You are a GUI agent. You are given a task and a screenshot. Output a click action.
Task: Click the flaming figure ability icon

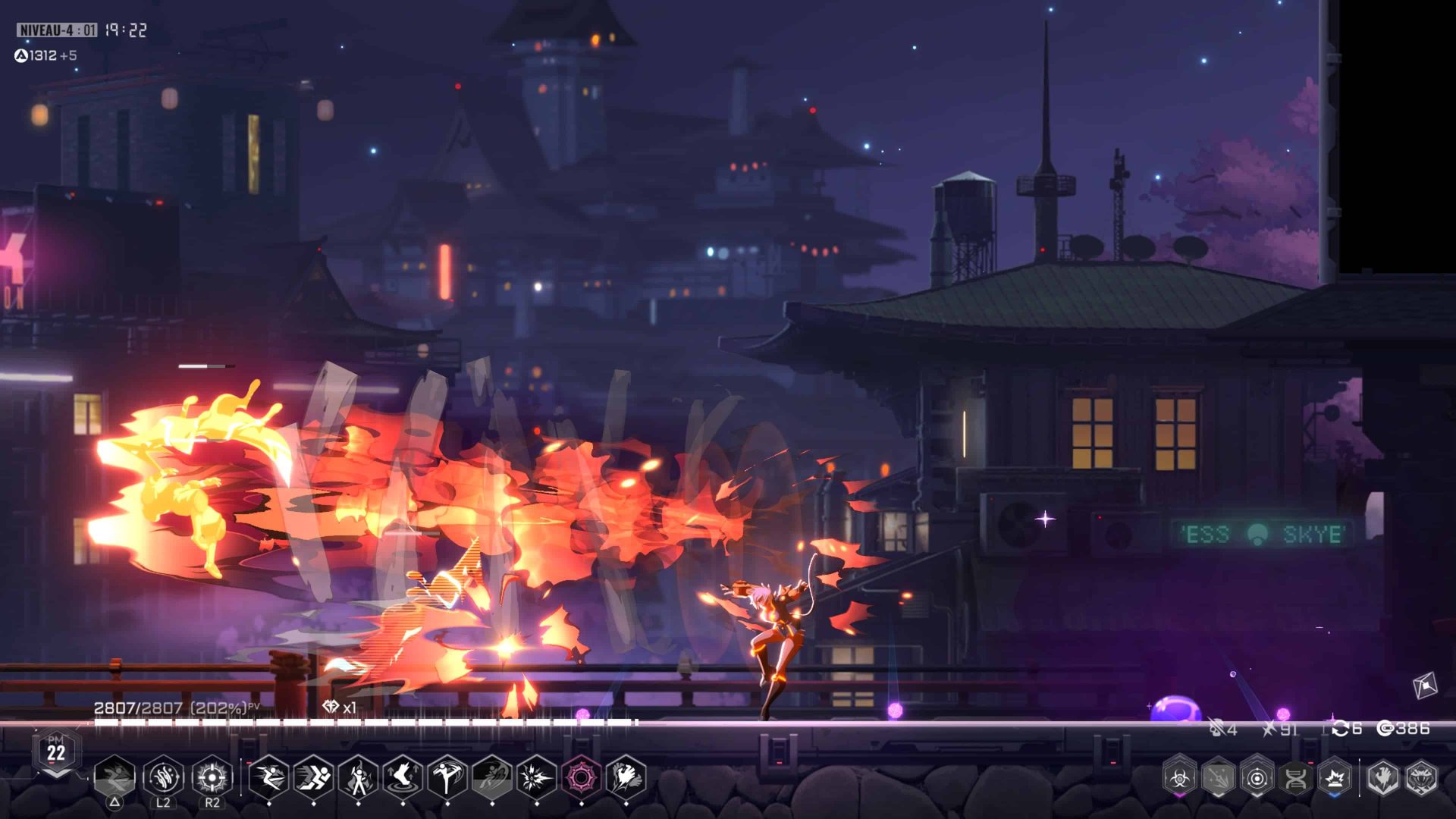[359, 777]
